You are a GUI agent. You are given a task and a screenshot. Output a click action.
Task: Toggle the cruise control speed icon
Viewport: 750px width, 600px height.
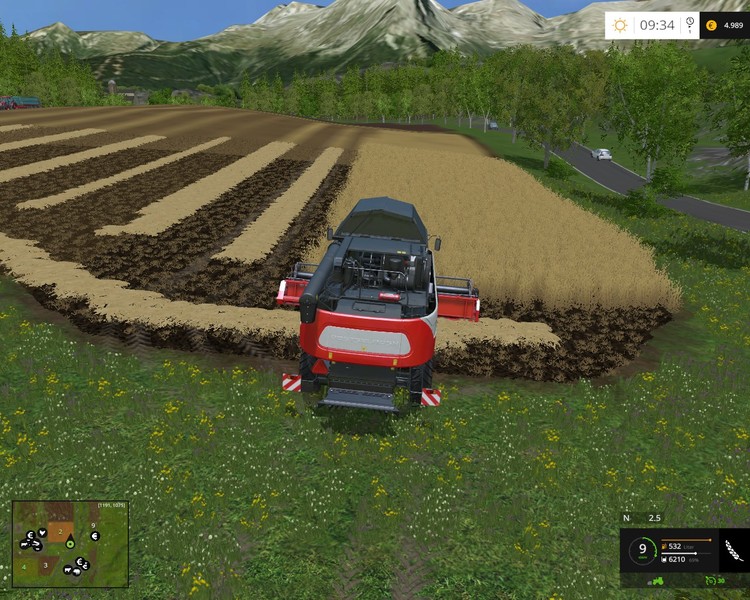(x=712, y=580)
